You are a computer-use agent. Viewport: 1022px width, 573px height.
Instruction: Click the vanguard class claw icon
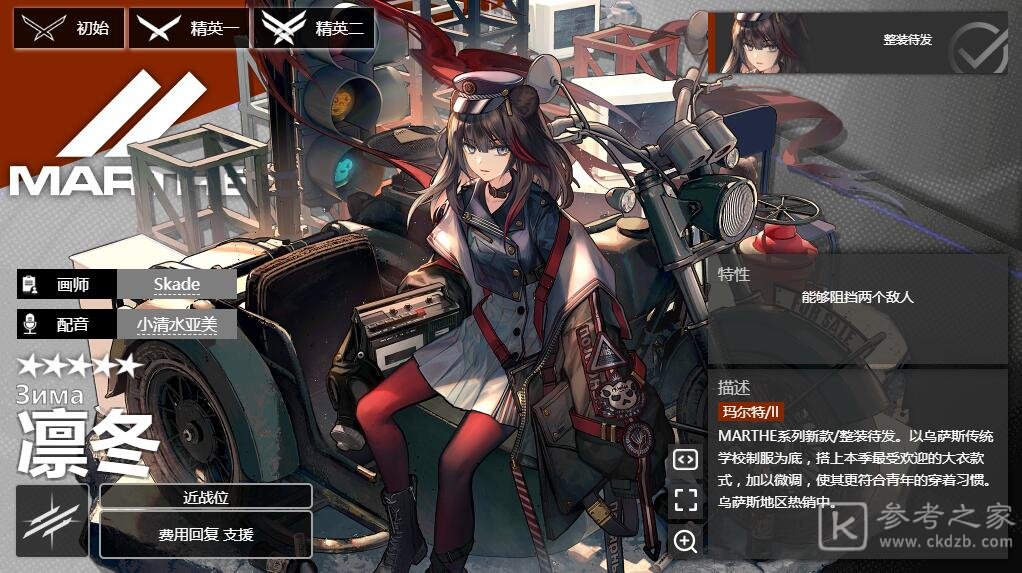(x=52, y=521)
